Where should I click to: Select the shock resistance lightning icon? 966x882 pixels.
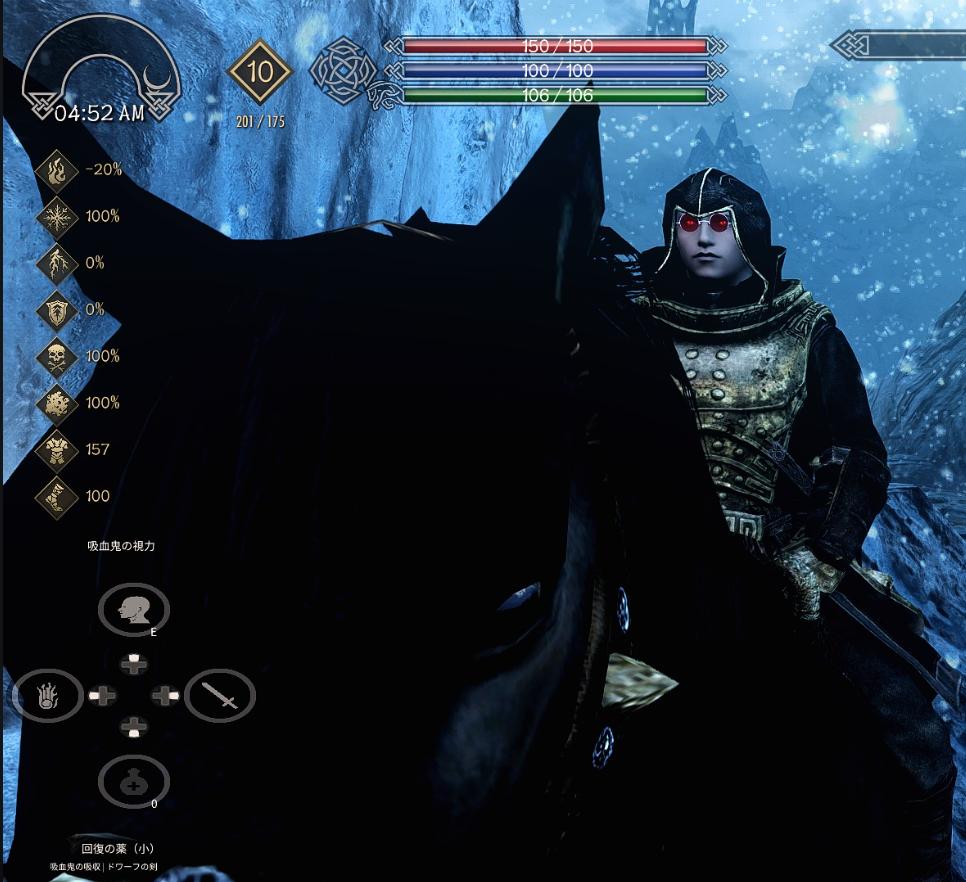(x=57, y=263)
